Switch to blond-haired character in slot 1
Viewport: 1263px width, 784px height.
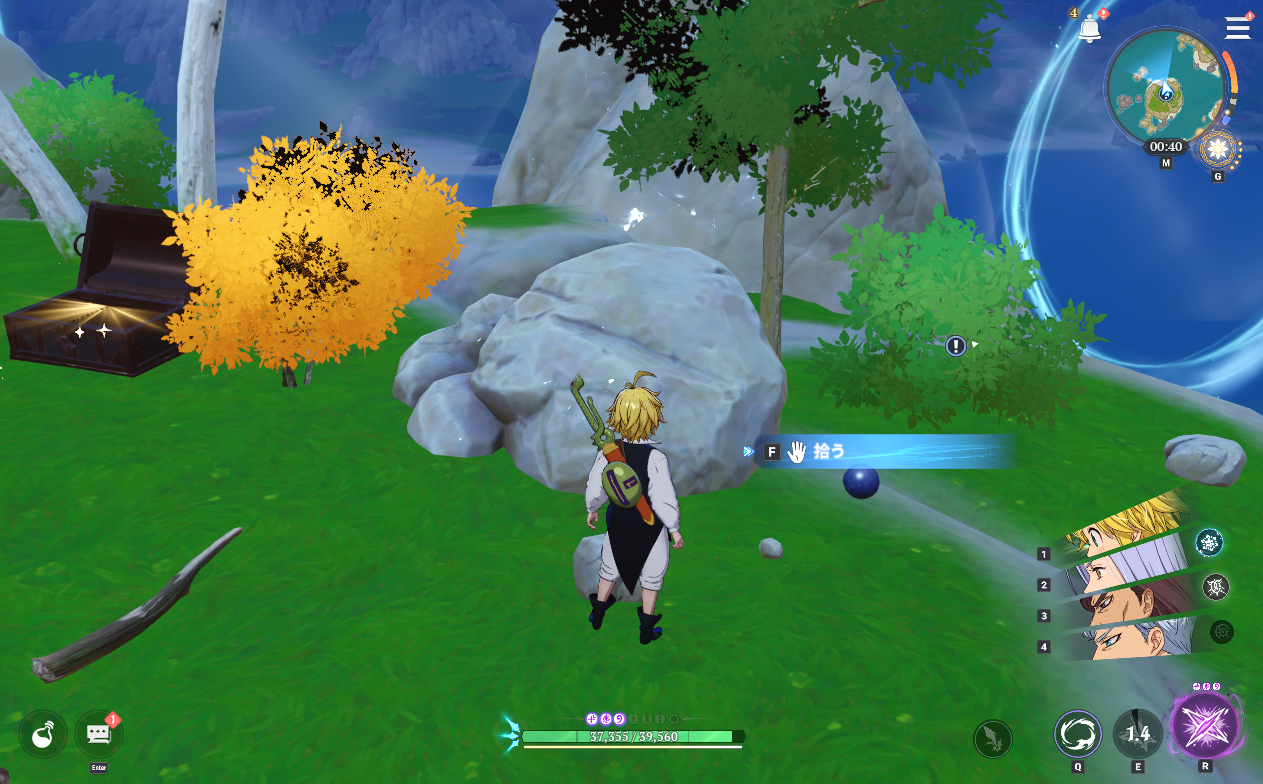pyautogui.click(x=1120, y=529)
